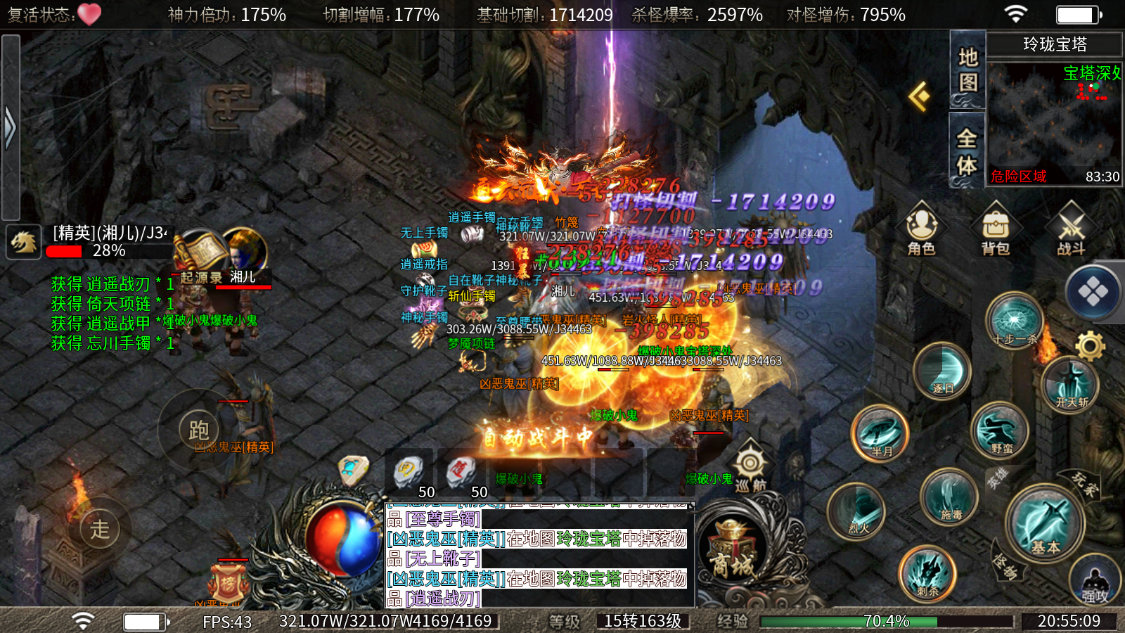The width and height of the screenshot is (1125, 633).
Task: Open the 战斗 combat menu
Action: click(1071, 228)
